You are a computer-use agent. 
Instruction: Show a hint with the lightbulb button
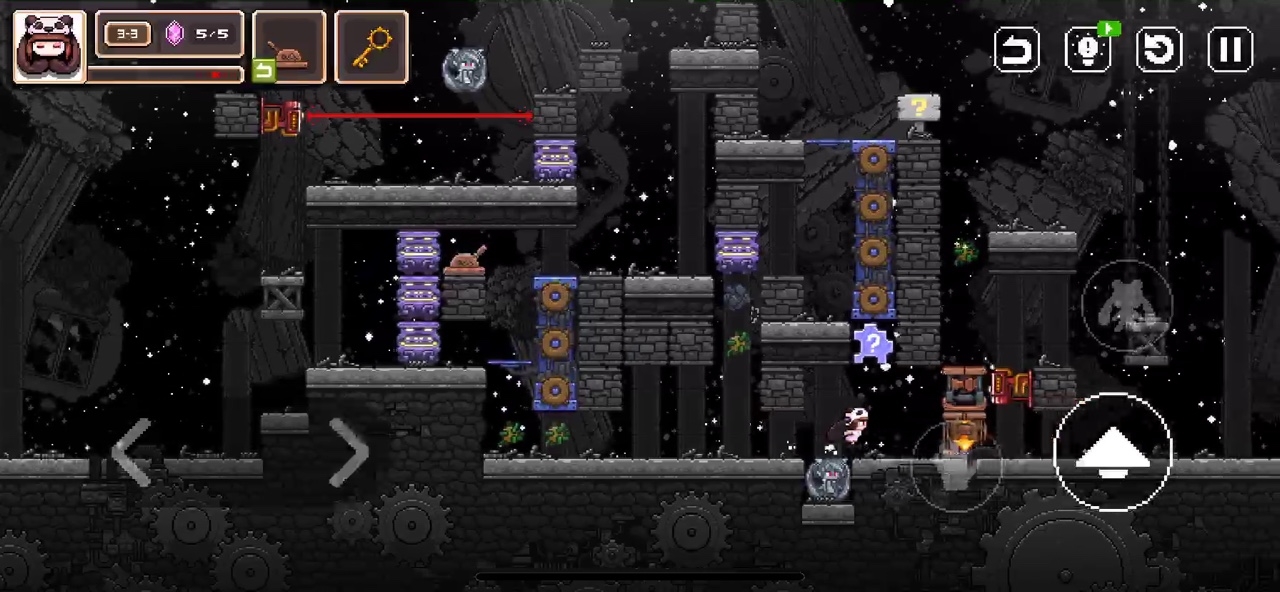(x=1087, y=49)
